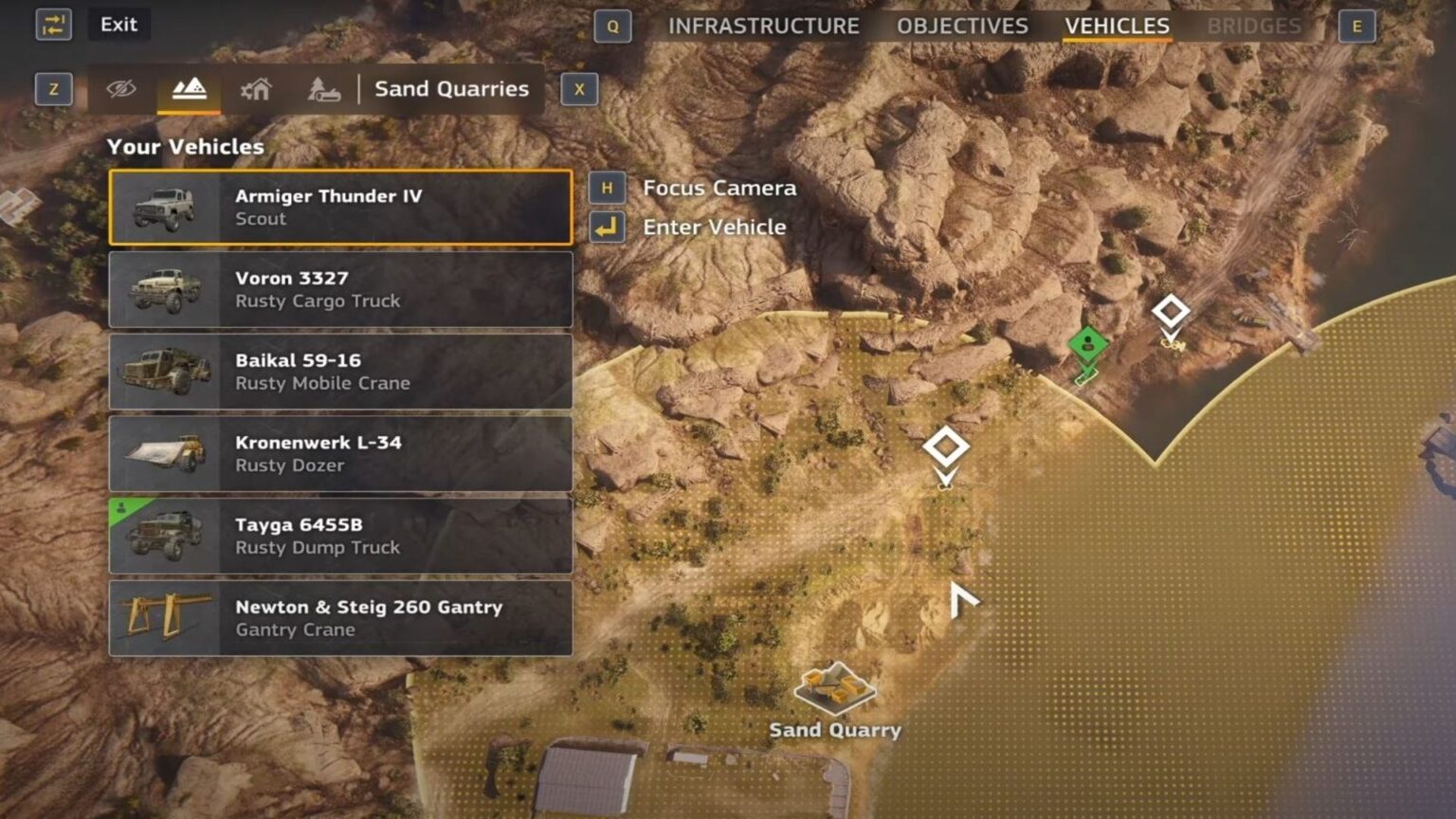
Task: Select the green player vehicle marker
Action: click(1087, 344)
